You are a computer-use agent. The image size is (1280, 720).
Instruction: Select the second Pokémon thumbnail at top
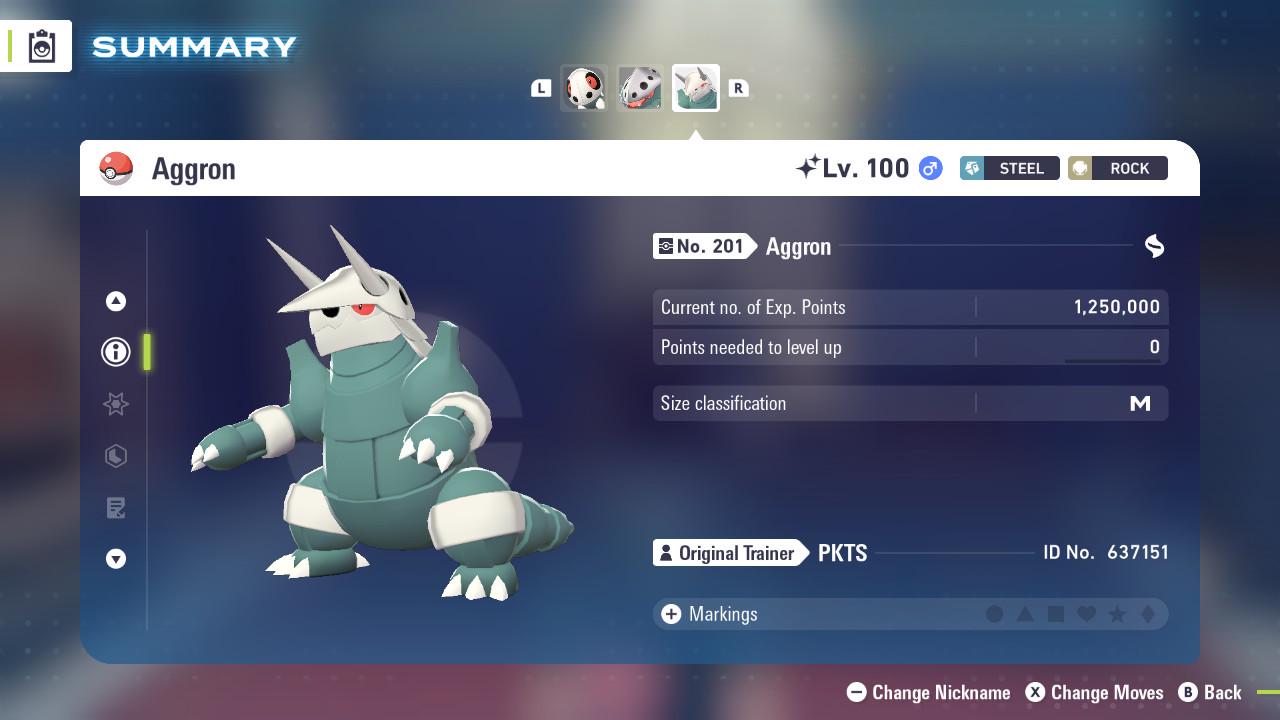pyautogui.click(x=640, y=88)
